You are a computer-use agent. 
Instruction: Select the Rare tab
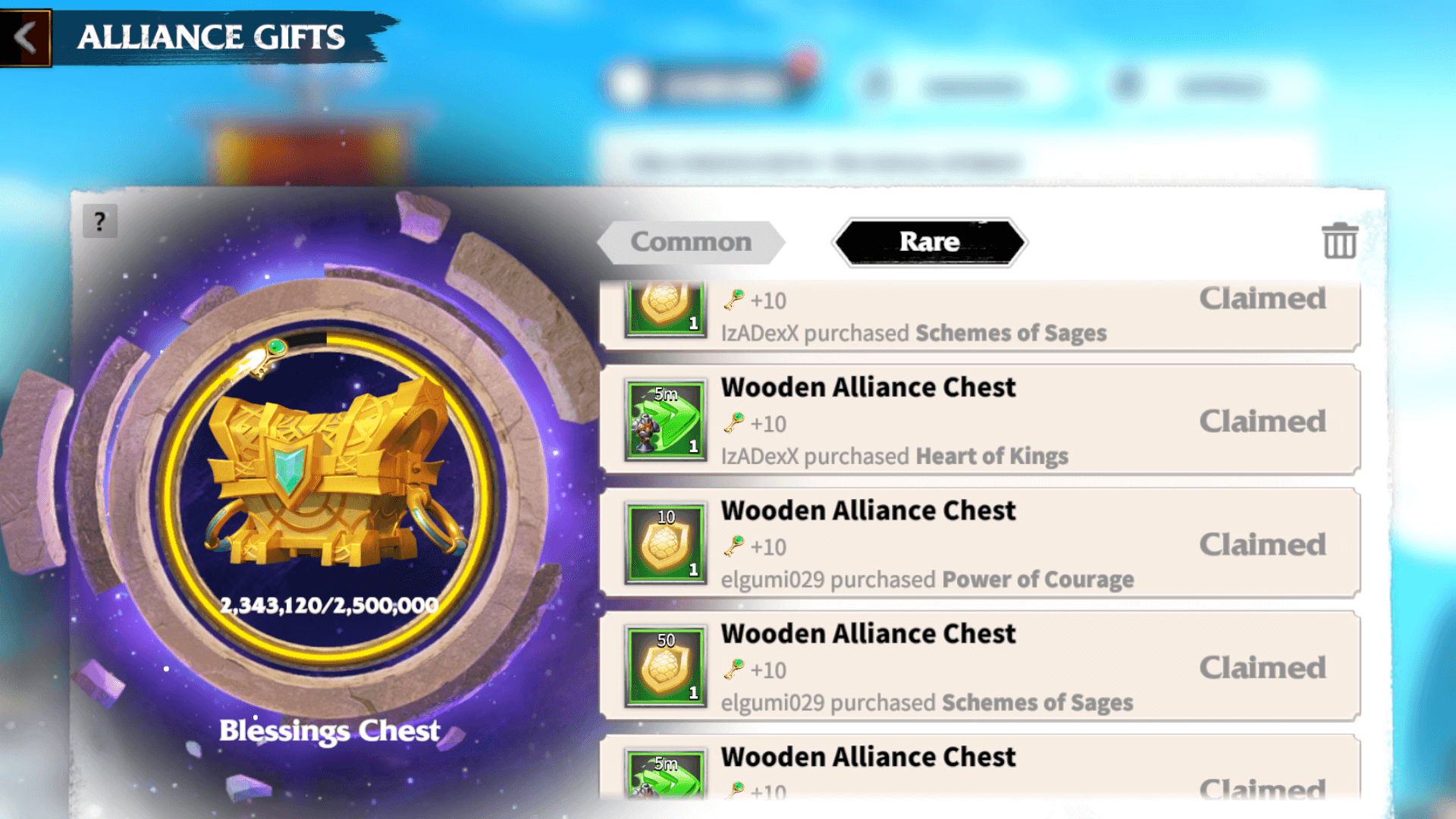tap(929, 242)
